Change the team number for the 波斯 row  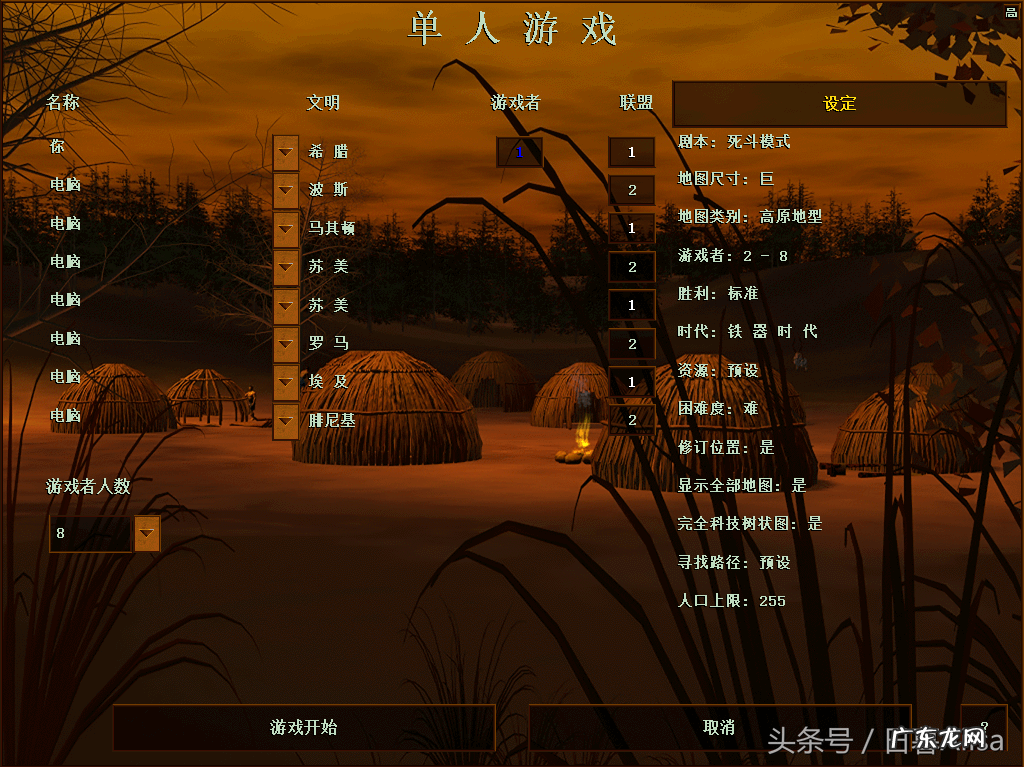click(x=631, y=191)
